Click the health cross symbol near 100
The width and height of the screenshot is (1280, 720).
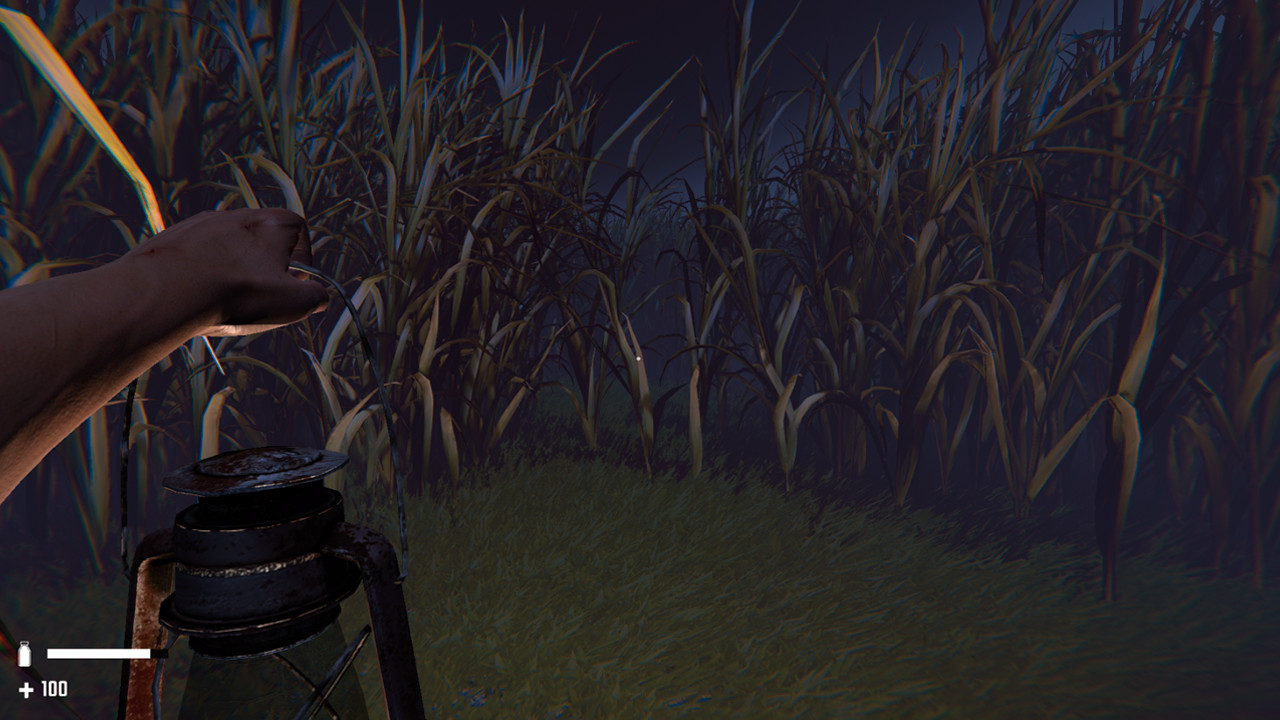click(x=26, y=689)
